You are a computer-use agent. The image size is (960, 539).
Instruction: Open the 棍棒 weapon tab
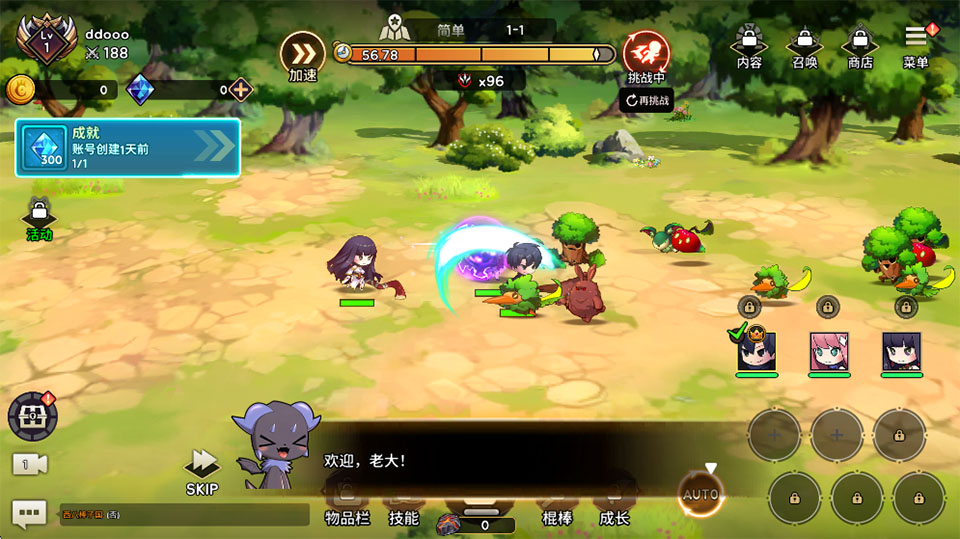(x=557, y=506)
